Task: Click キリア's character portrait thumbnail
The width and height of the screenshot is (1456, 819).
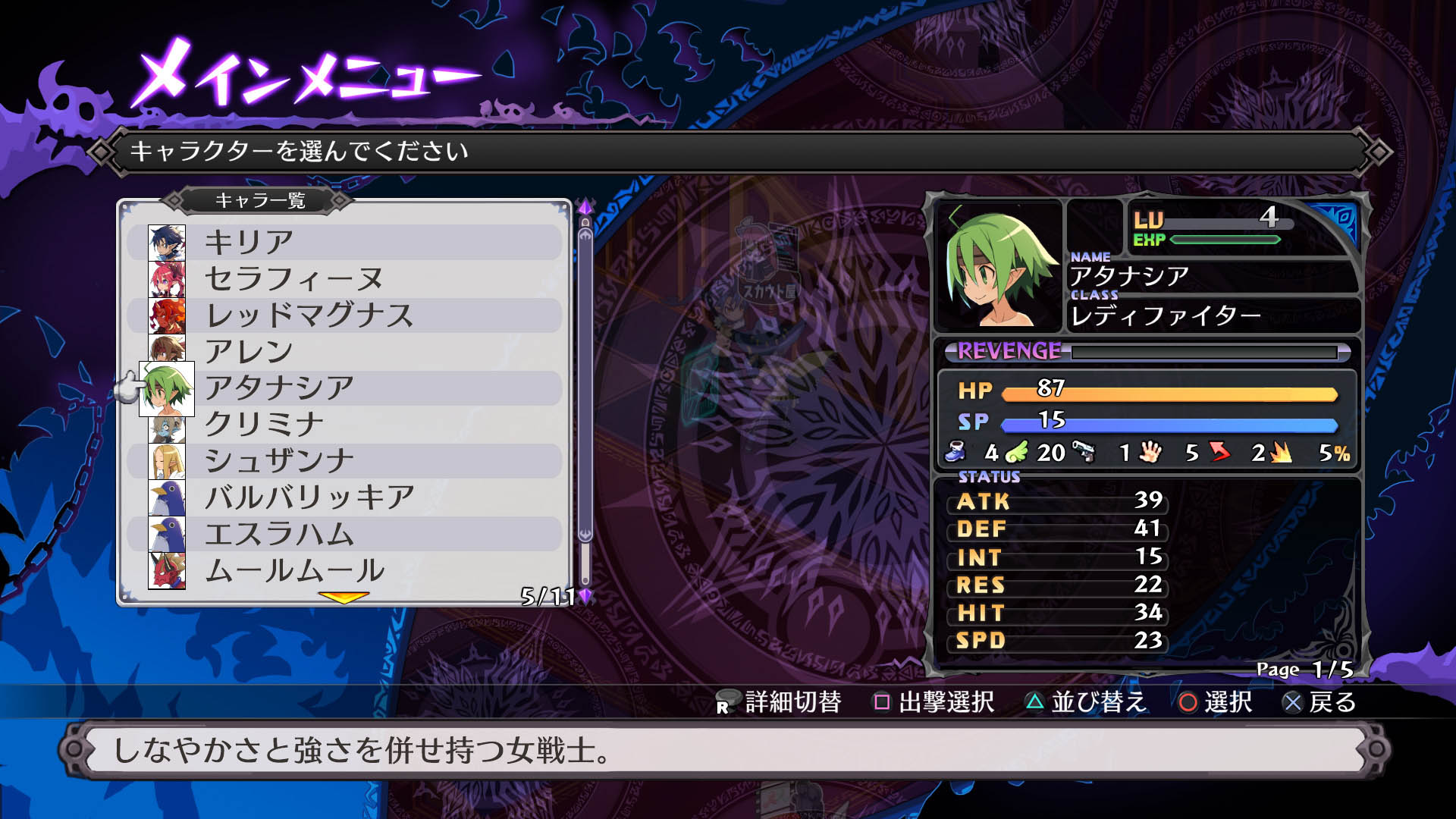Action: [x=168, y=241]
